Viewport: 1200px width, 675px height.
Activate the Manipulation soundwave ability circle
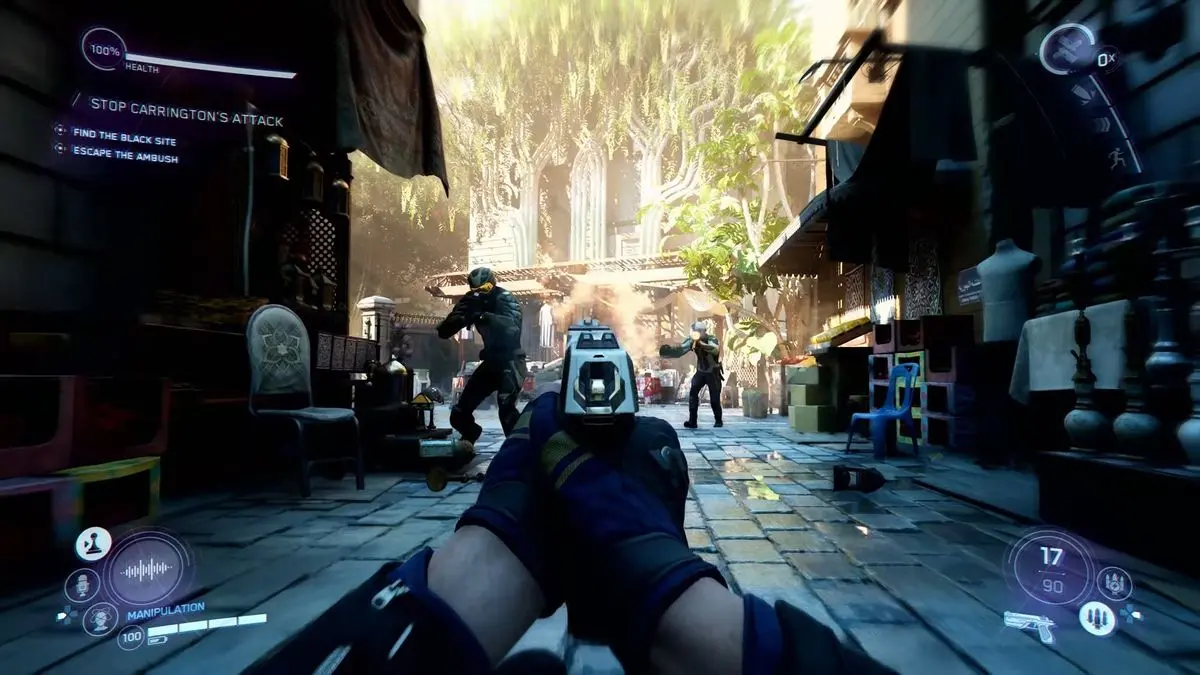(x=149, y=569)
